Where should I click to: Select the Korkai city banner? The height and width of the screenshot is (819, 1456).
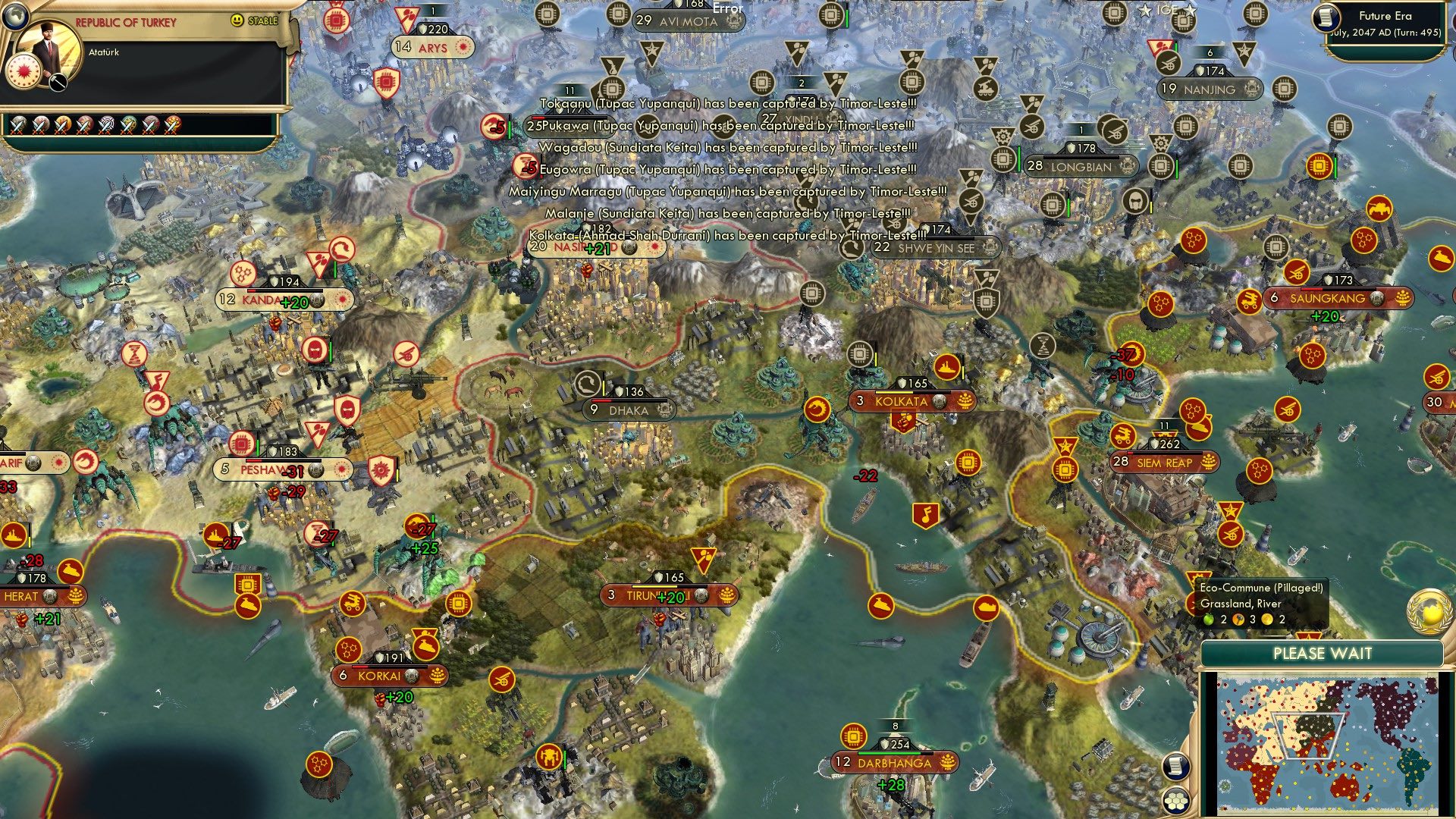(x=378, y=675)
